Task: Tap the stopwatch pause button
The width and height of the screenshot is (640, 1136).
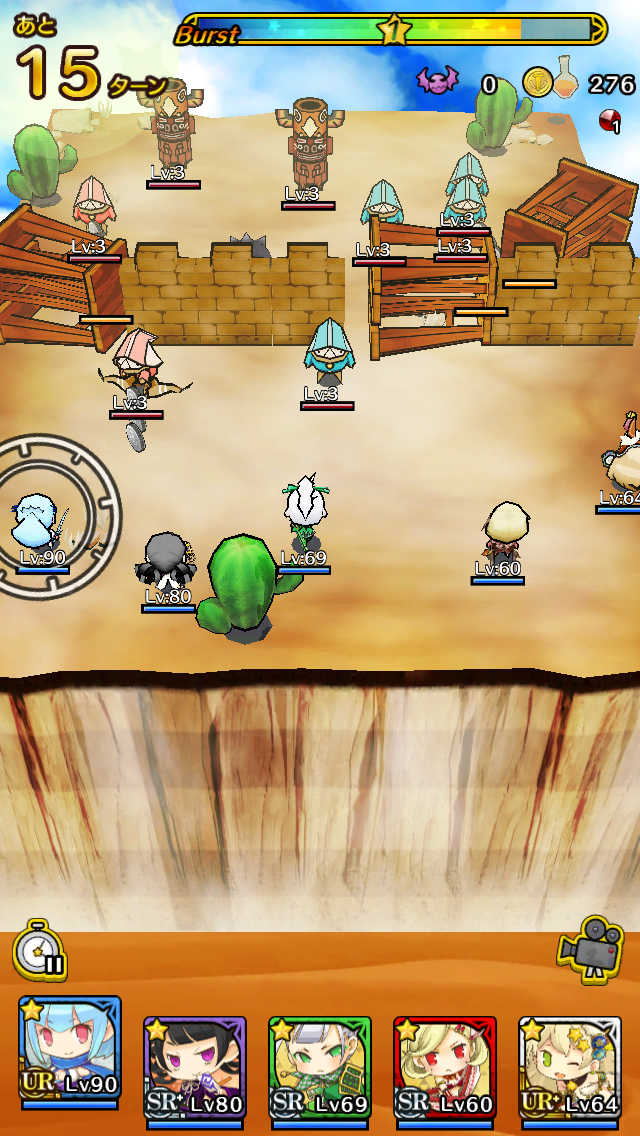Action: point(40,953)
